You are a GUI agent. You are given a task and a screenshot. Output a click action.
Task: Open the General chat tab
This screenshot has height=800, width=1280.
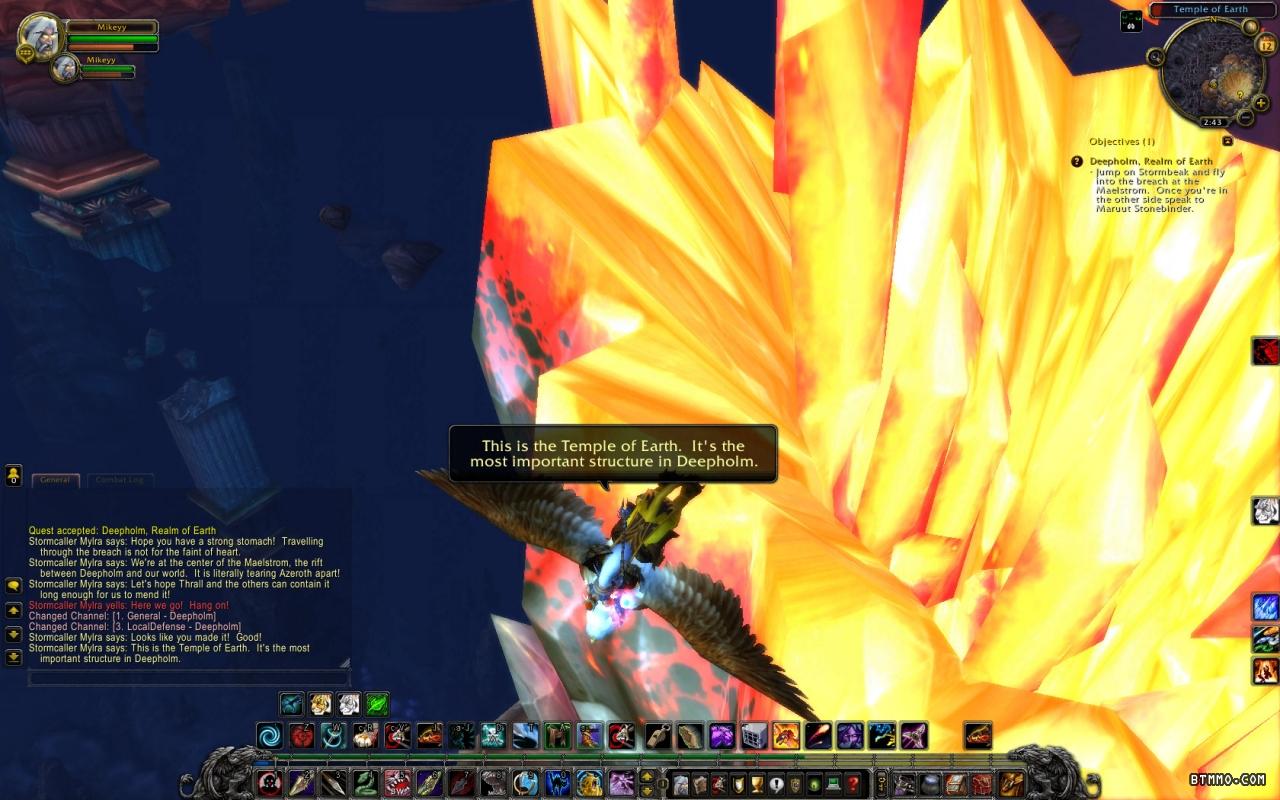point(54,480)
